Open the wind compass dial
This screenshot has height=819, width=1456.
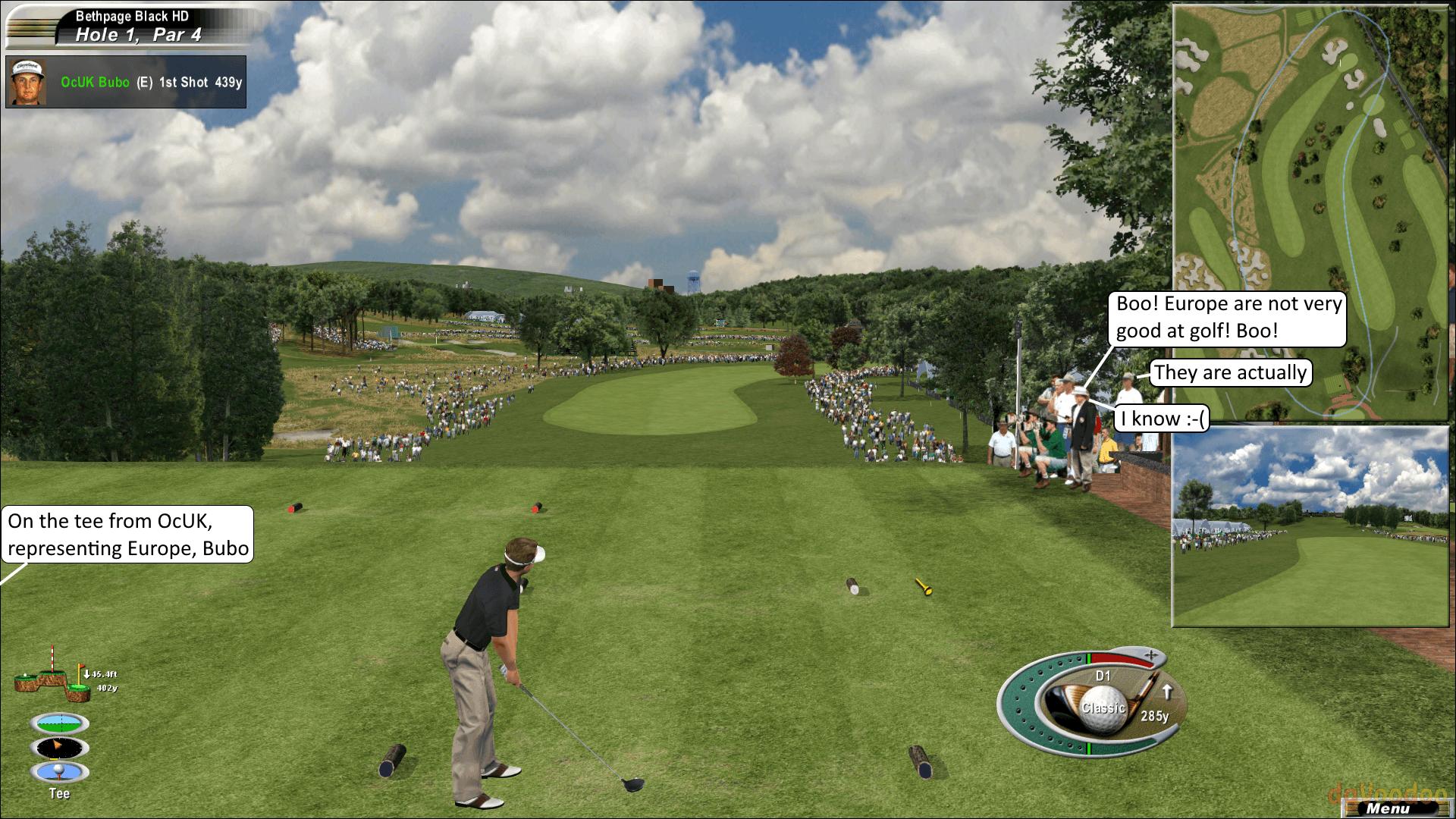pyautogui.click(x=60, y=748)
